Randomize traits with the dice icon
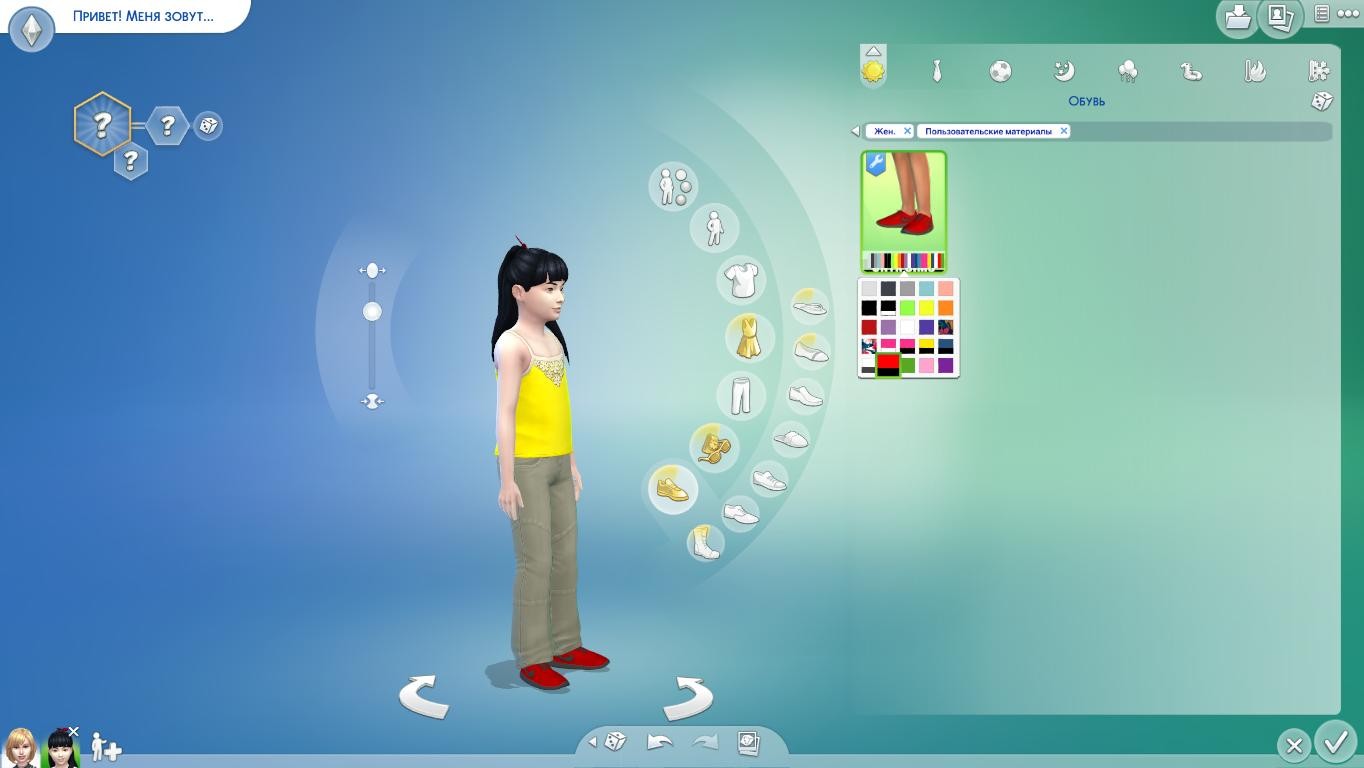Screen dimensions: 1364x768 (208, 125)
